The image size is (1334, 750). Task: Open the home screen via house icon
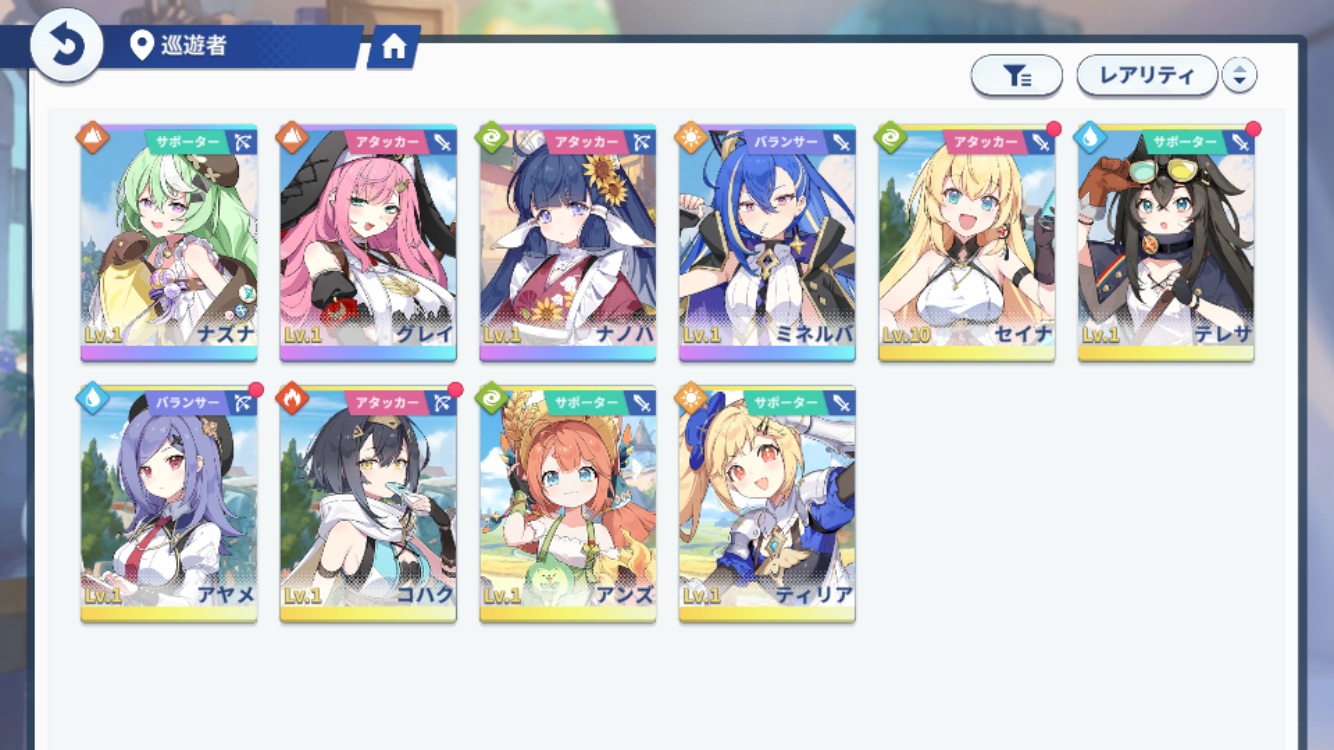[393, 47]
